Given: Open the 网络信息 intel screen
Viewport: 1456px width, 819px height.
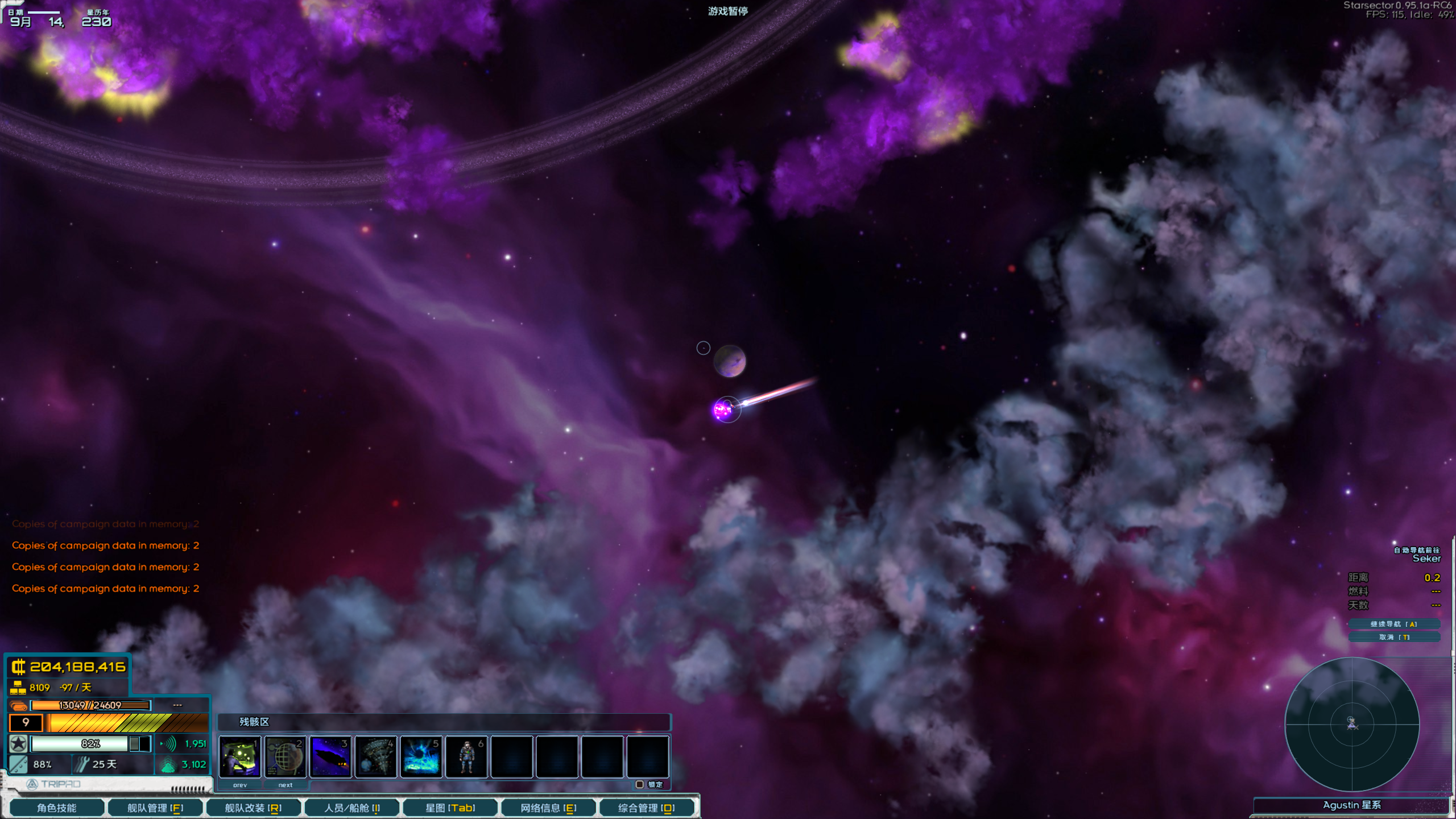Looking at the screenshot, I should pyautogui.click(x=548, y=808).
